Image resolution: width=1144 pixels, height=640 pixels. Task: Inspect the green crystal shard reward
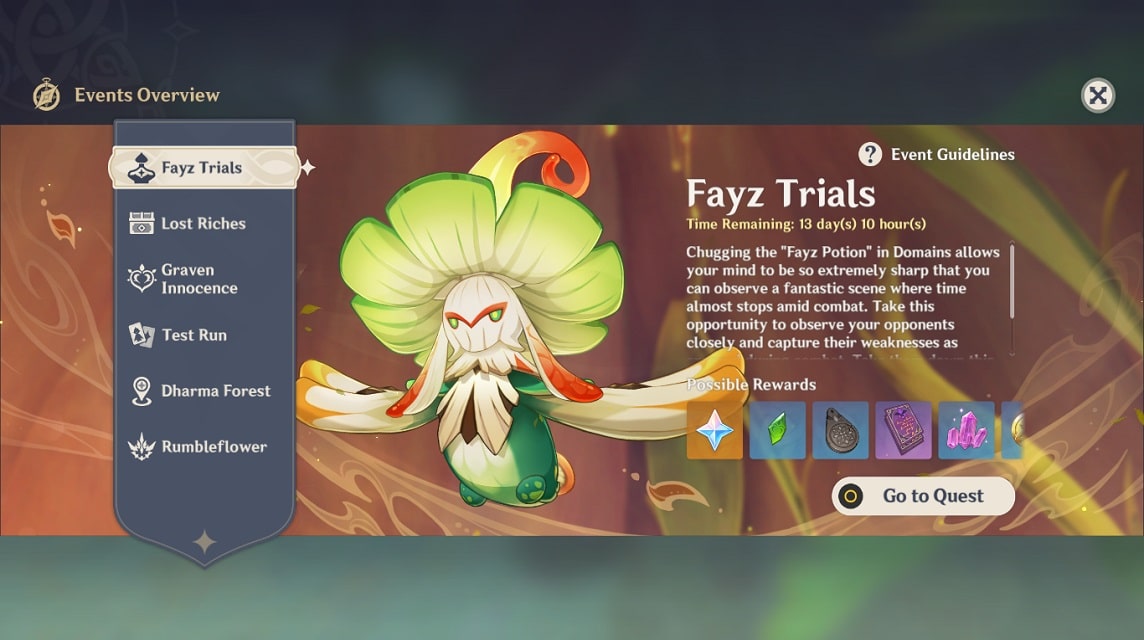pyautogui.click(x=777, y=430)
